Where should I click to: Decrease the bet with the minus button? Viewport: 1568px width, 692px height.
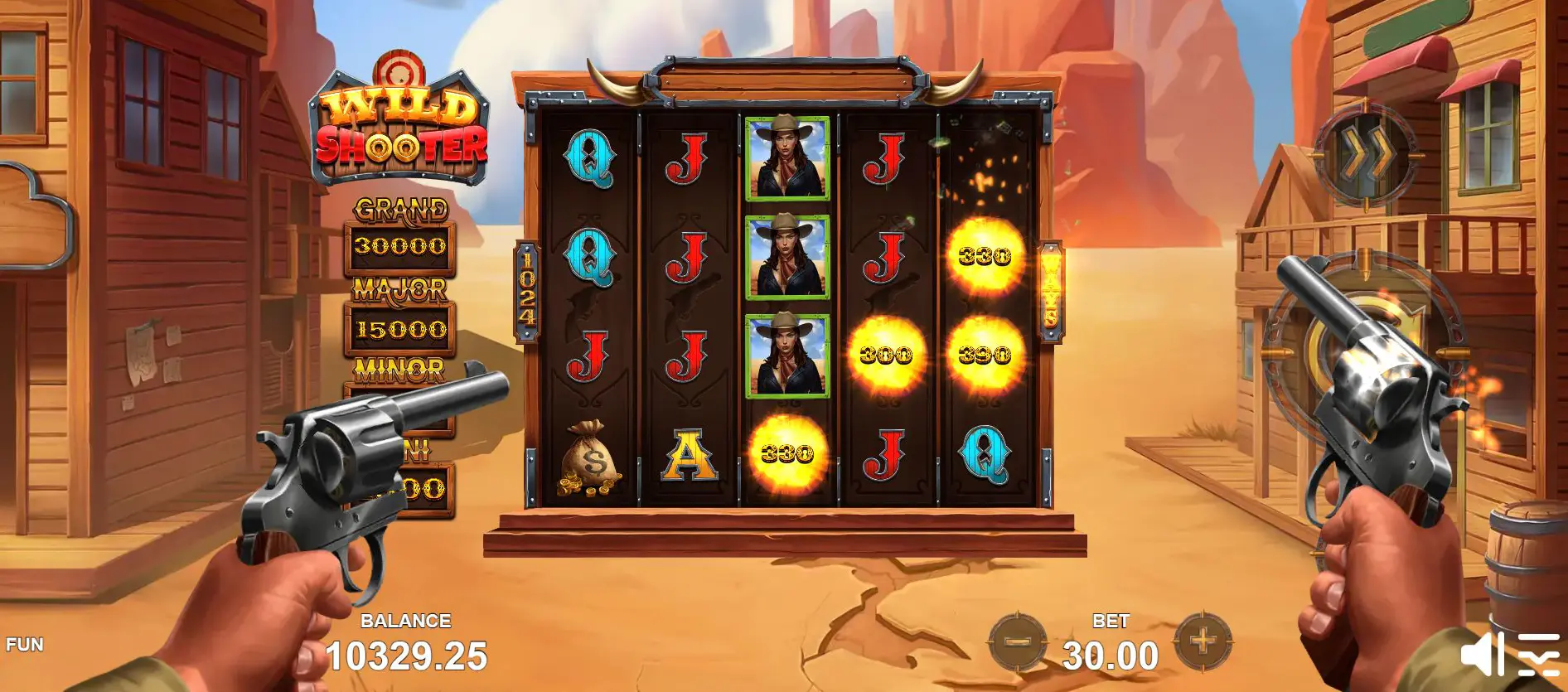(1016, 642)
